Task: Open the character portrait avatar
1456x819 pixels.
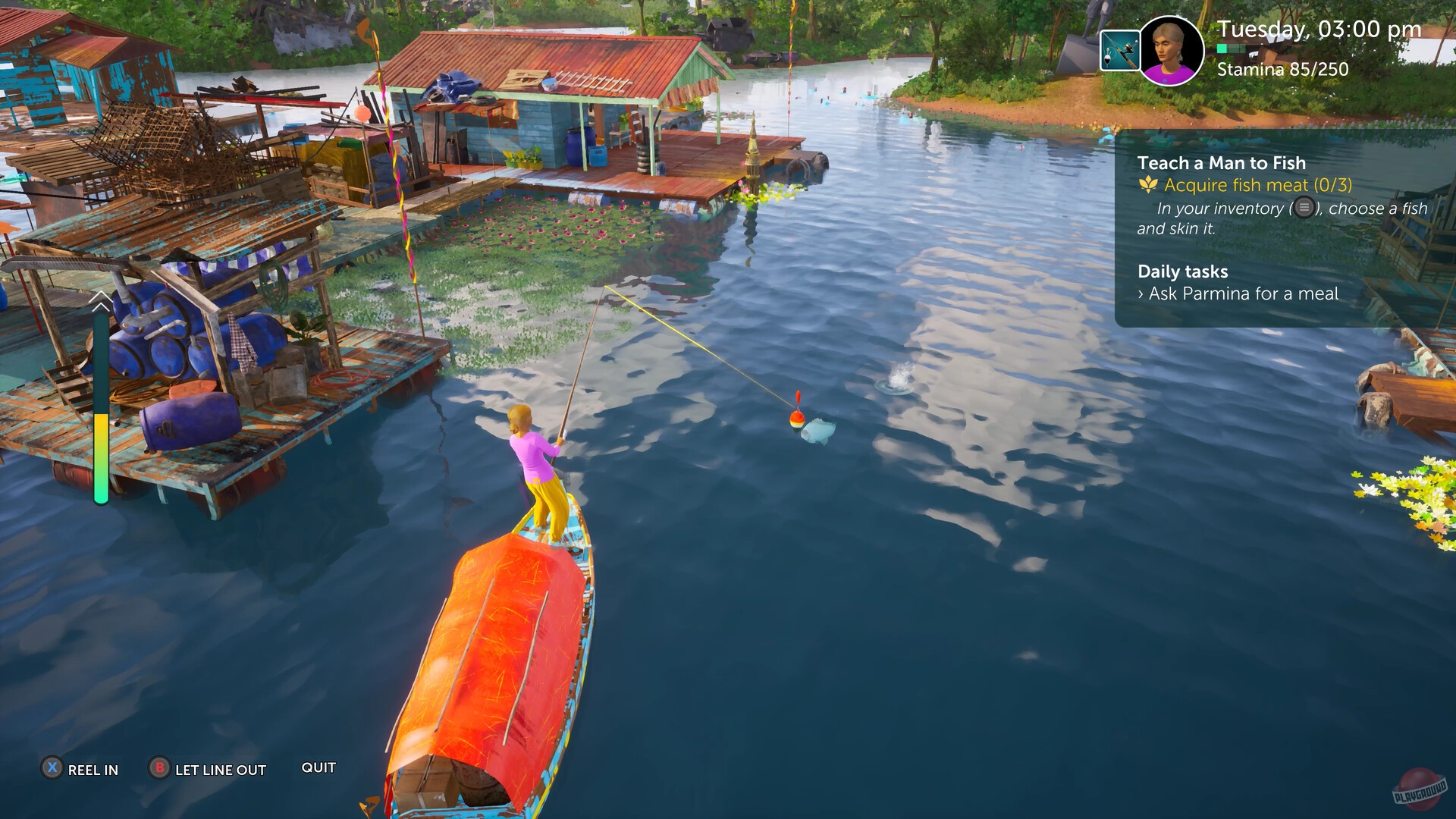Action: (1170, 50)
